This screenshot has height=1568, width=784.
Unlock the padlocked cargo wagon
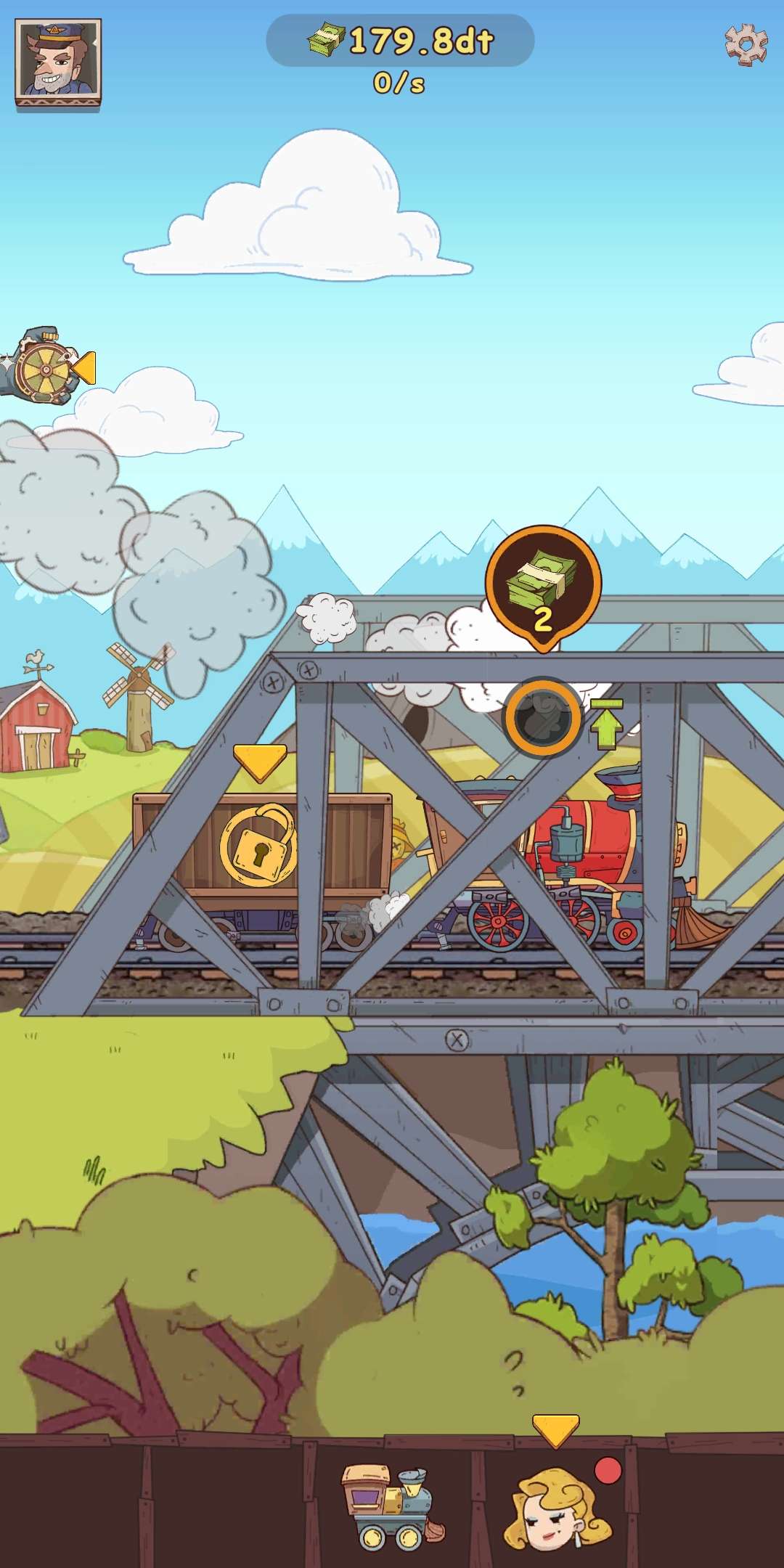(x=259, y=844)
